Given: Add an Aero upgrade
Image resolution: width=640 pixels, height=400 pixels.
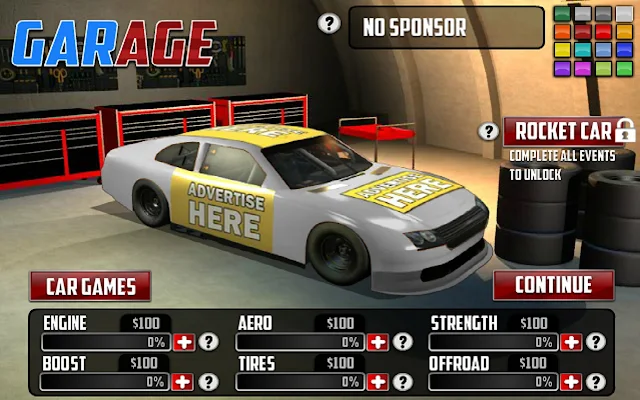Looking at the screenshot, I should tap(377, 342).
